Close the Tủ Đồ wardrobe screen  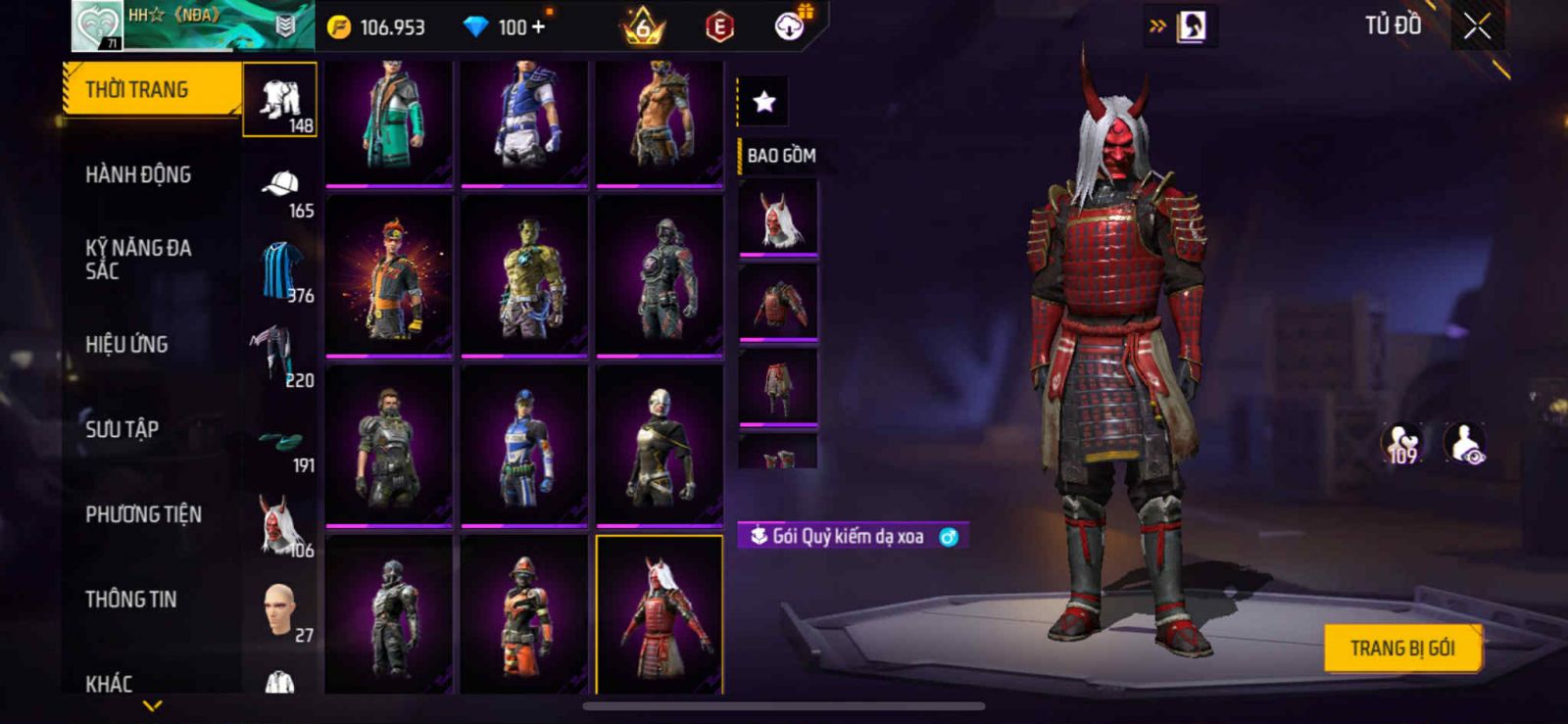(x=1477, y=26)
